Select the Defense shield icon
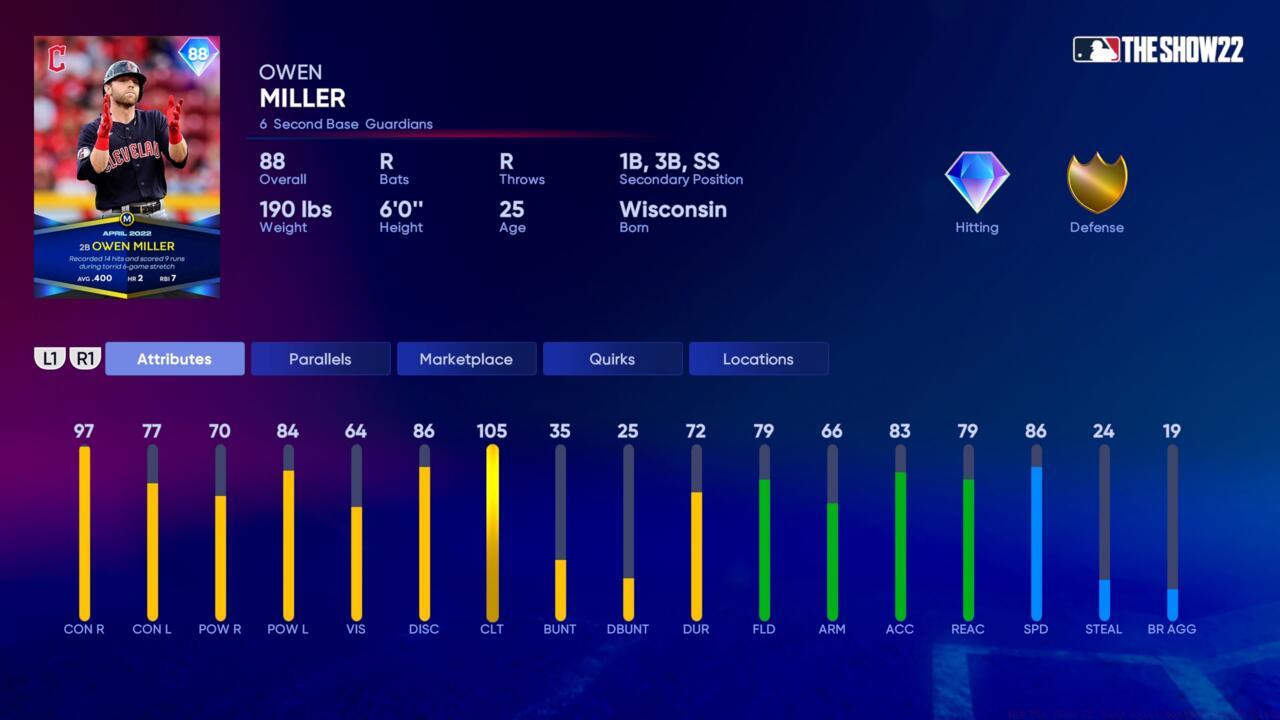 point(1096,183)
